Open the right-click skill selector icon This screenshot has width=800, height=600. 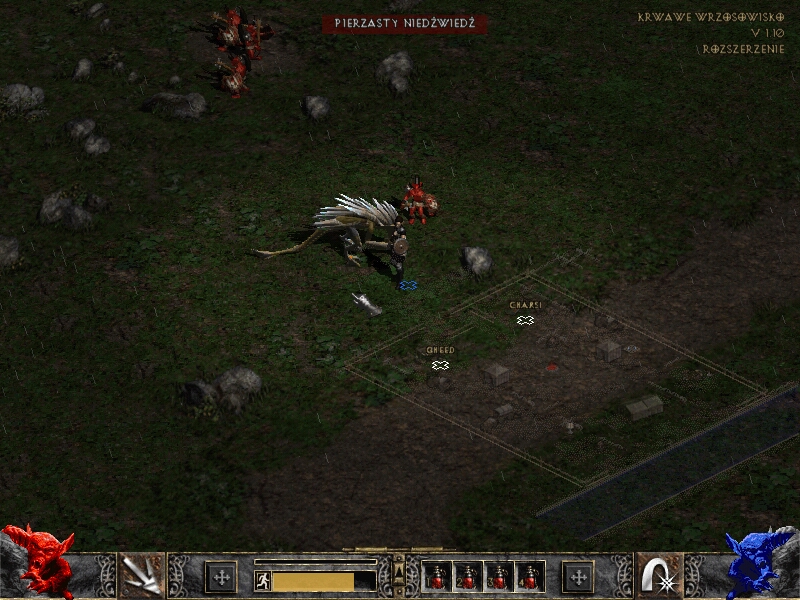(x=659, y=575)
